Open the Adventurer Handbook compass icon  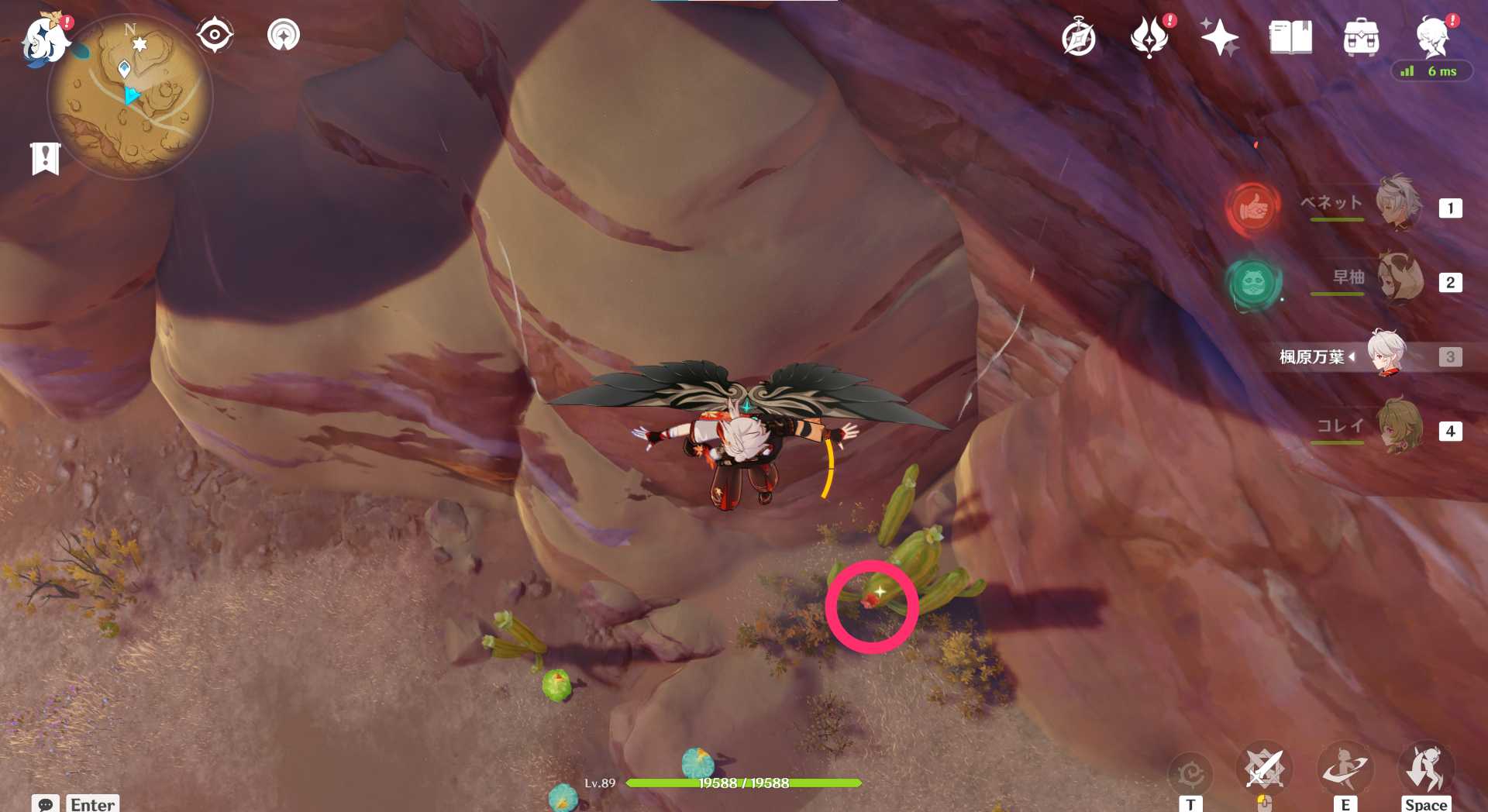coord(1078,36)
